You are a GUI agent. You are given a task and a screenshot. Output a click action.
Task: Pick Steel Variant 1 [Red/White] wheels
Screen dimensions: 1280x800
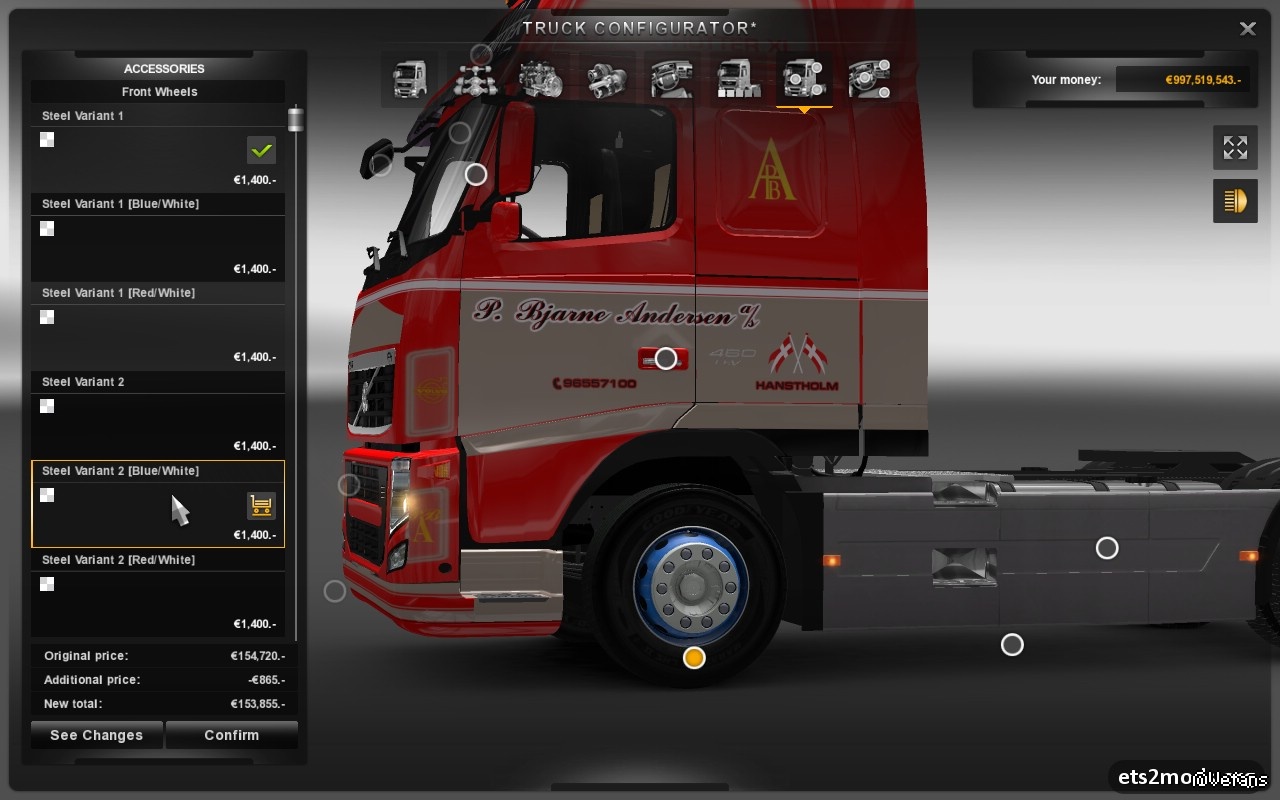click(x=157, y=329)
